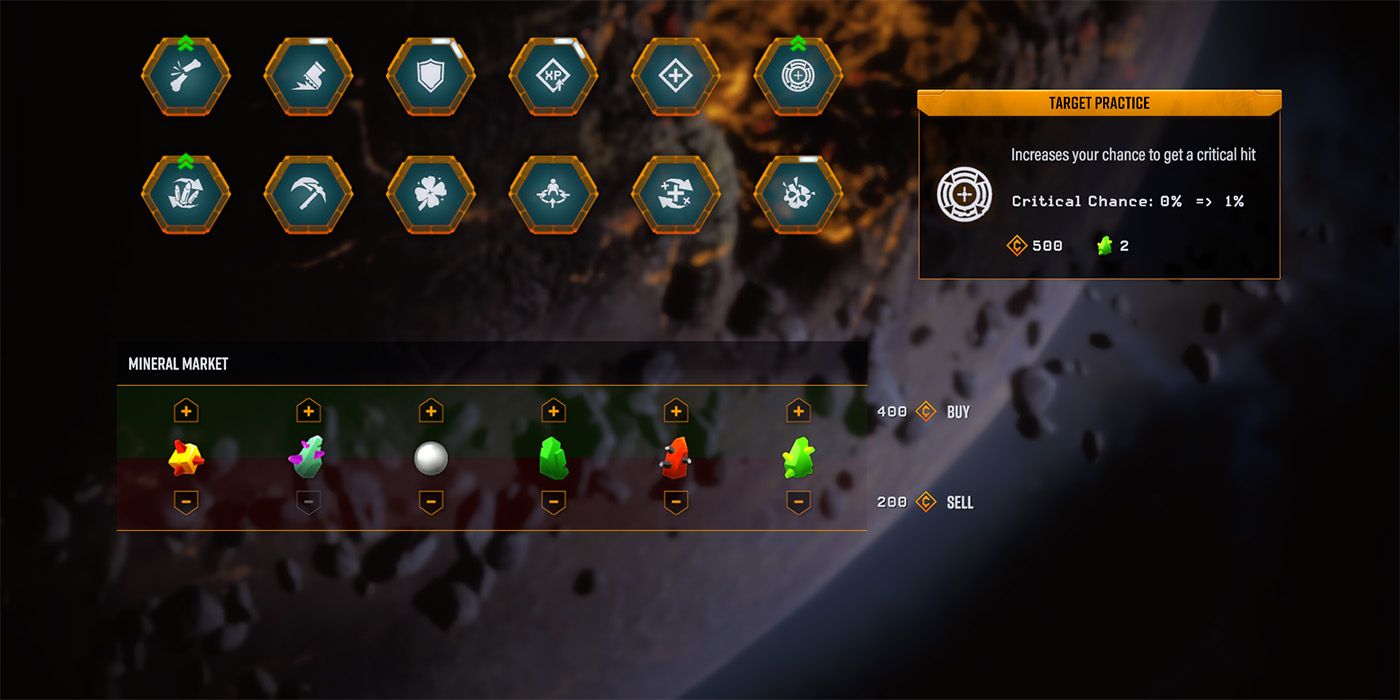
Task: Choose the shield armor upgrade hexagon
Action: [x=431, y=78]
